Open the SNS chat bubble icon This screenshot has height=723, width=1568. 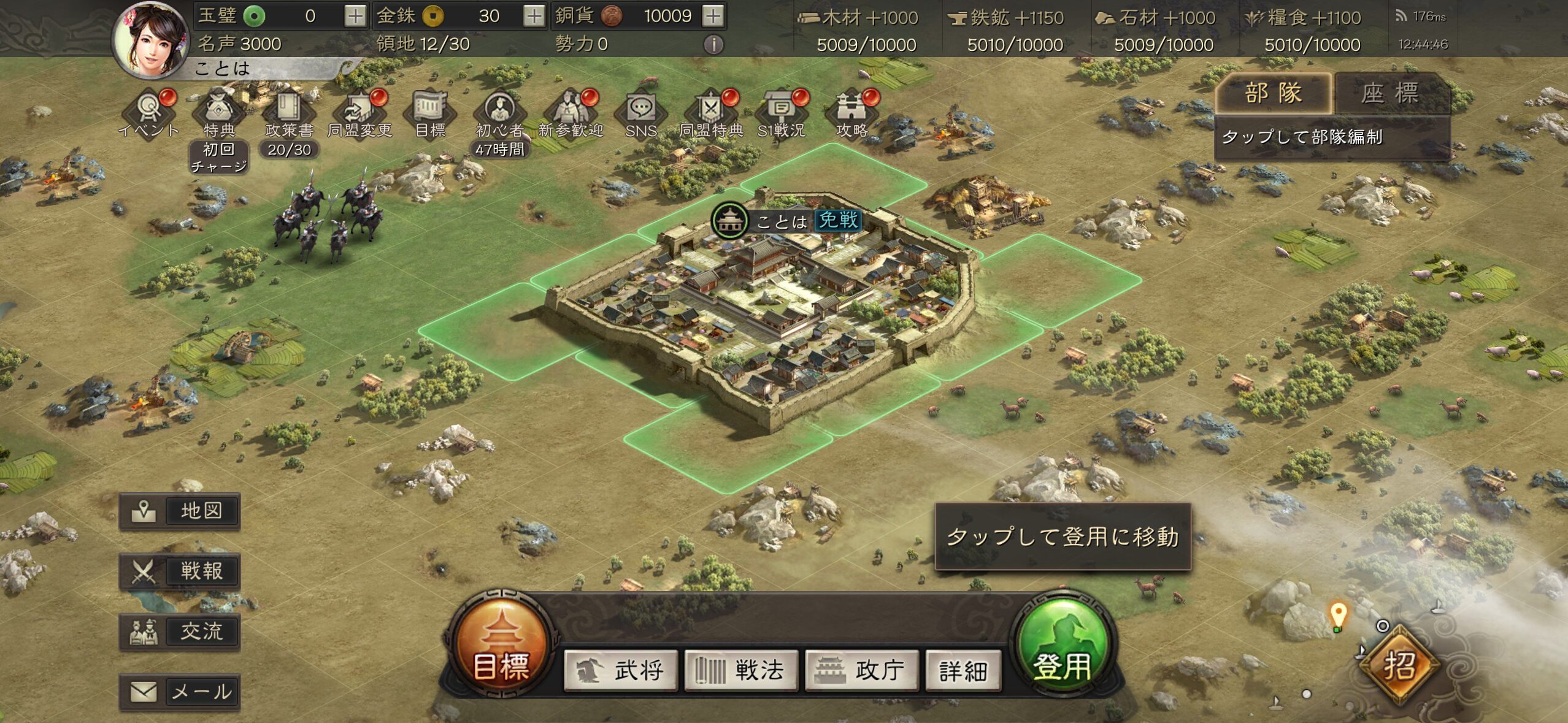[x=641, y=112]
